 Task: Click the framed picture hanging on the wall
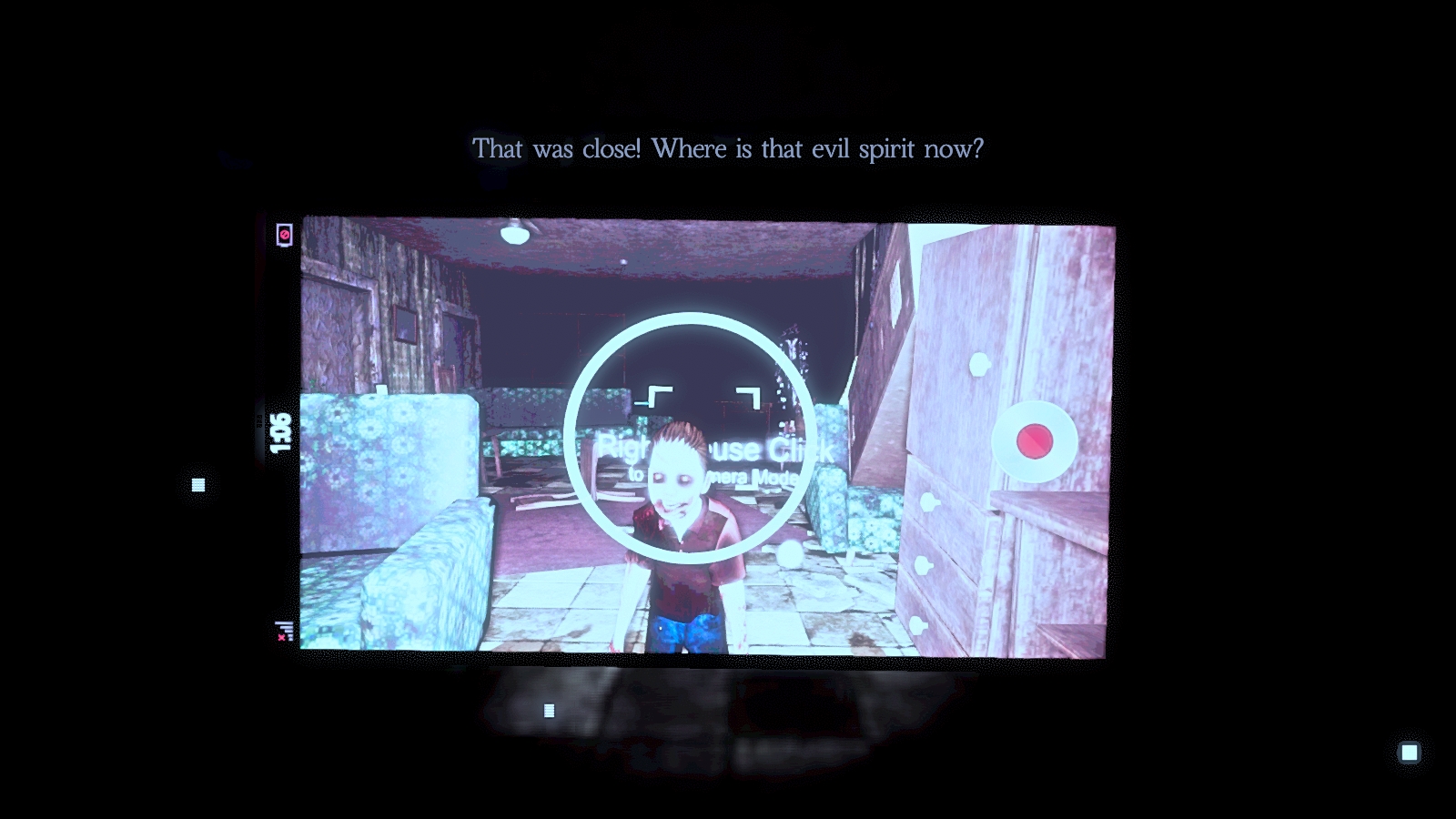405,323
